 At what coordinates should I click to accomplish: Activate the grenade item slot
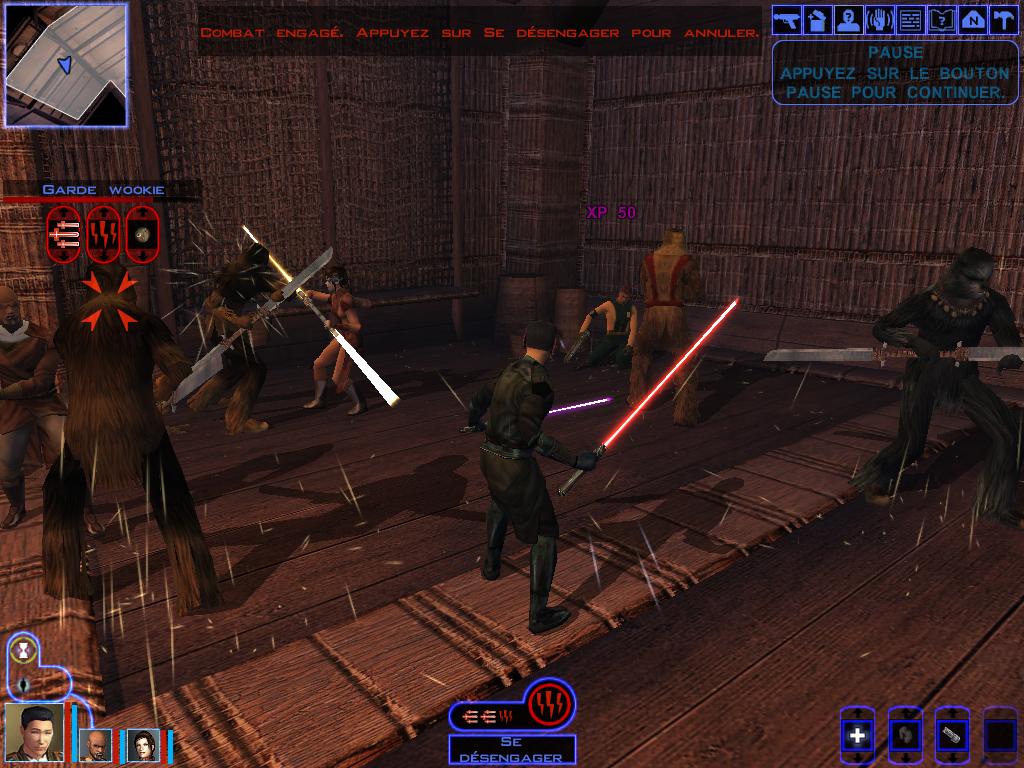tap(905, 736)
